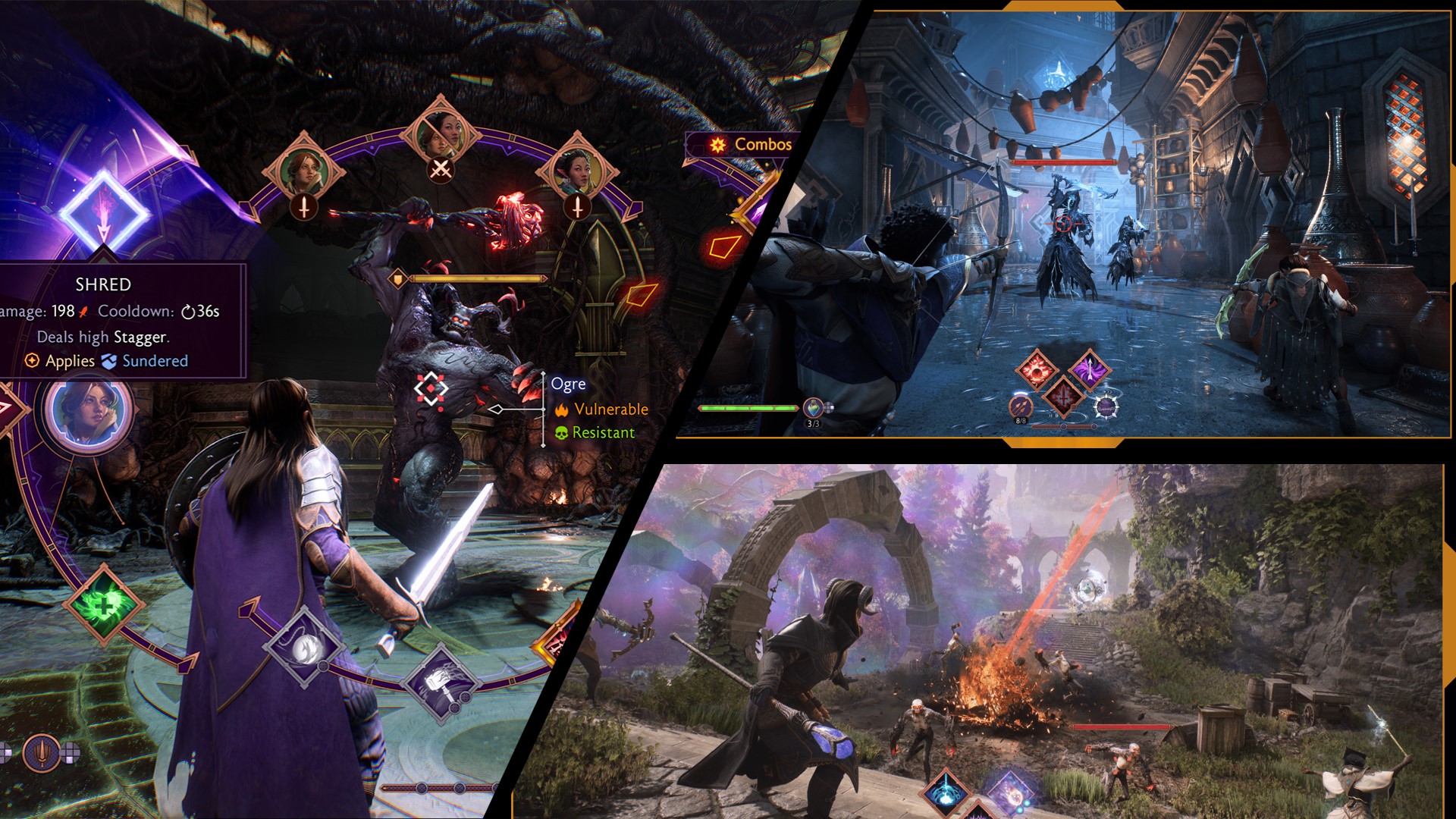Click the arrow quiver icon showing 8/8

point(1021,406)
